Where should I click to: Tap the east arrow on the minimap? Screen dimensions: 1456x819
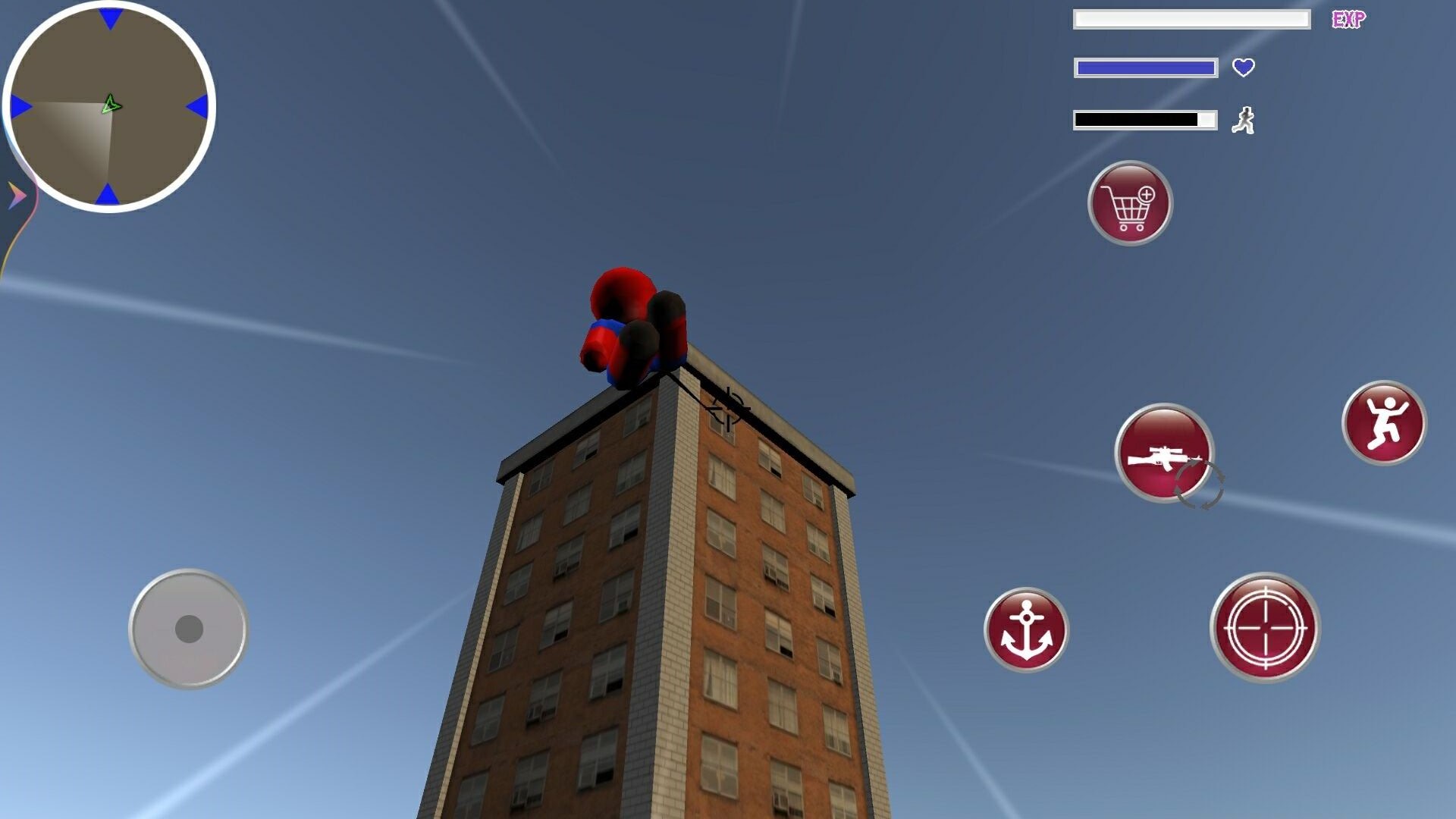pos(199,105)
